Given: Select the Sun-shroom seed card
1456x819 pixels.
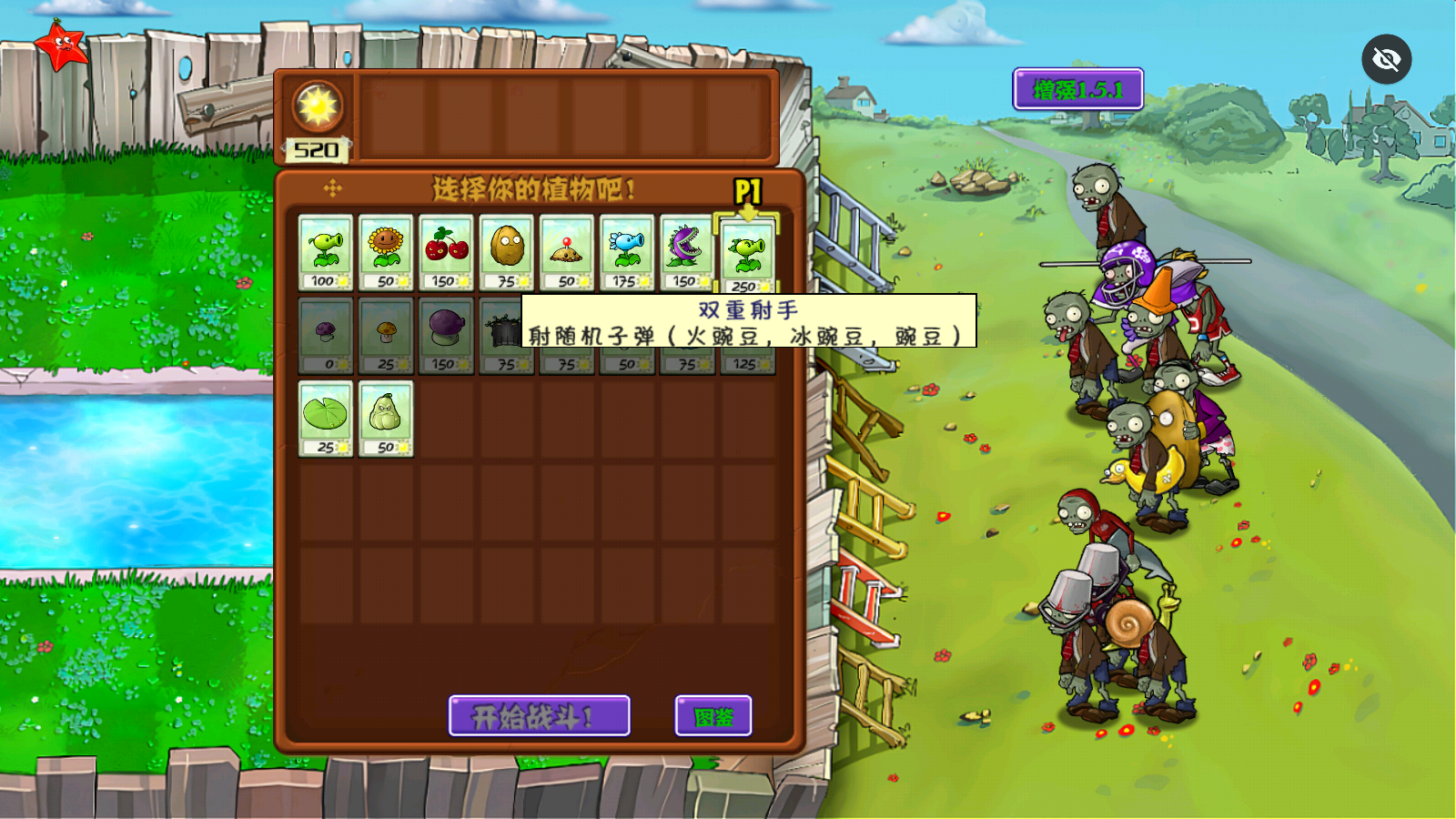Looking at the screenshot, I should pyautogui.click(x=386, y=335).
